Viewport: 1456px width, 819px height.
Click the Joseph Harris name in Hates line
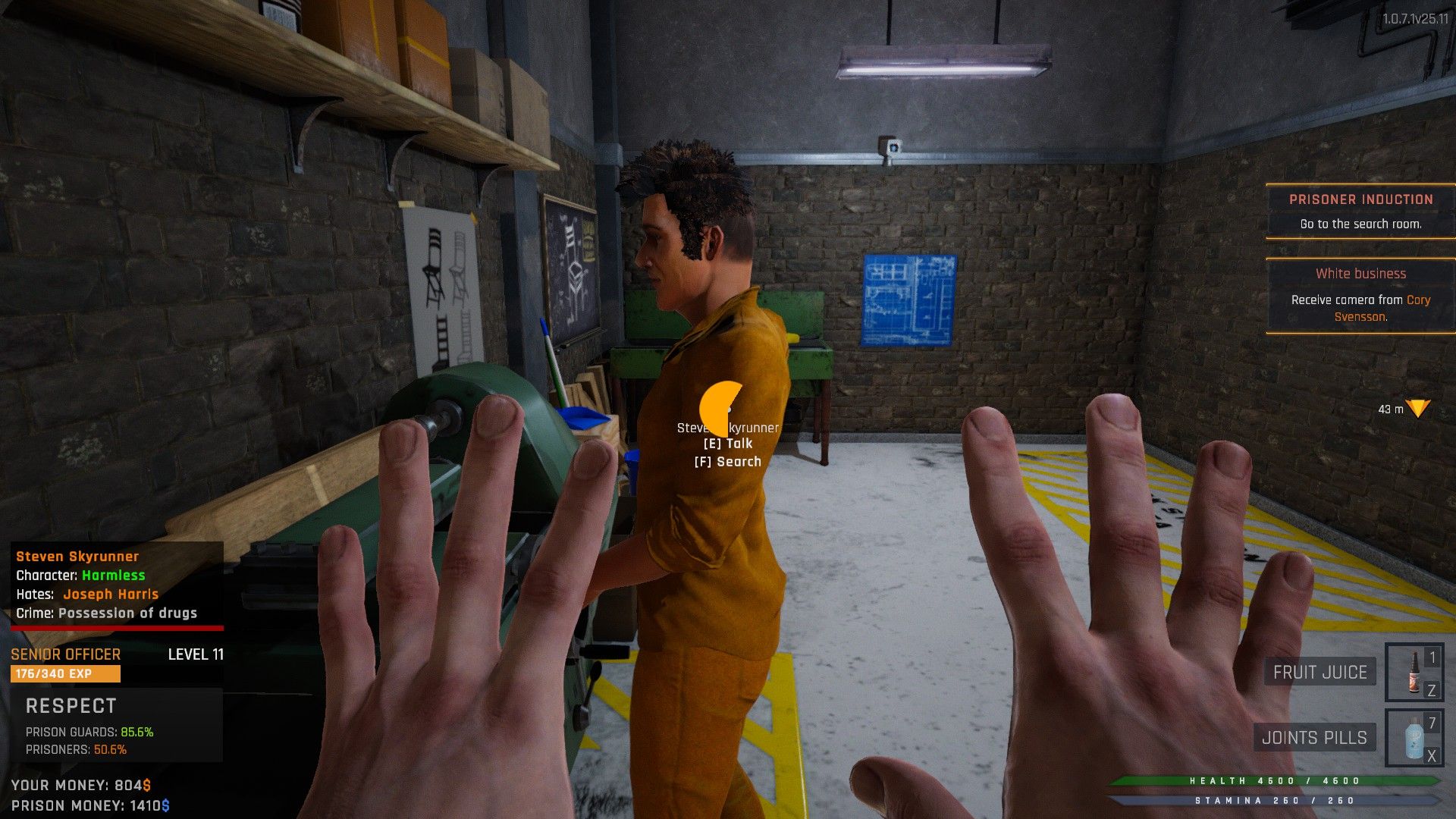pos(110,594)
